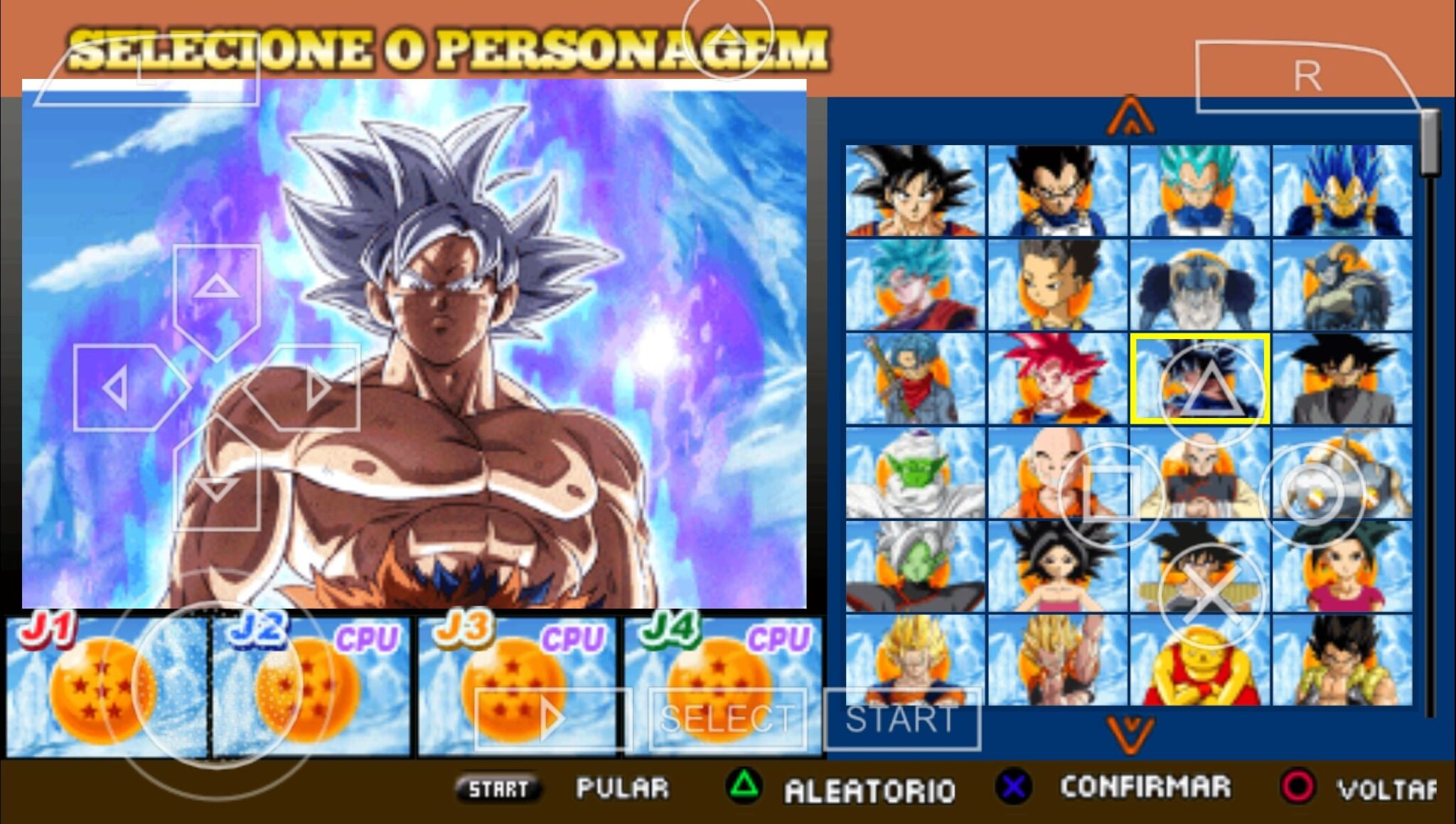Choose black-haired Vegeta portrait
Viewport: 1456px width, 824px height.
[1057, 191]
